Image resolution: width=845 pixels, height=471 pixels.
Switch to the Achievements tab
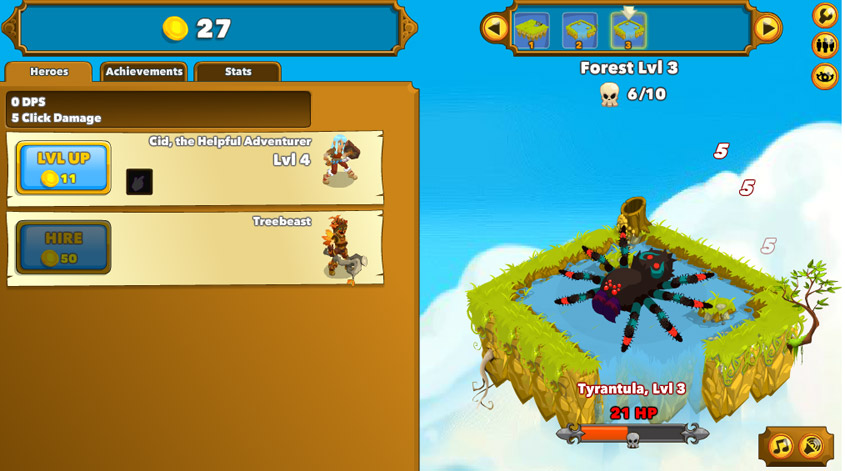(x=144, y=72)
